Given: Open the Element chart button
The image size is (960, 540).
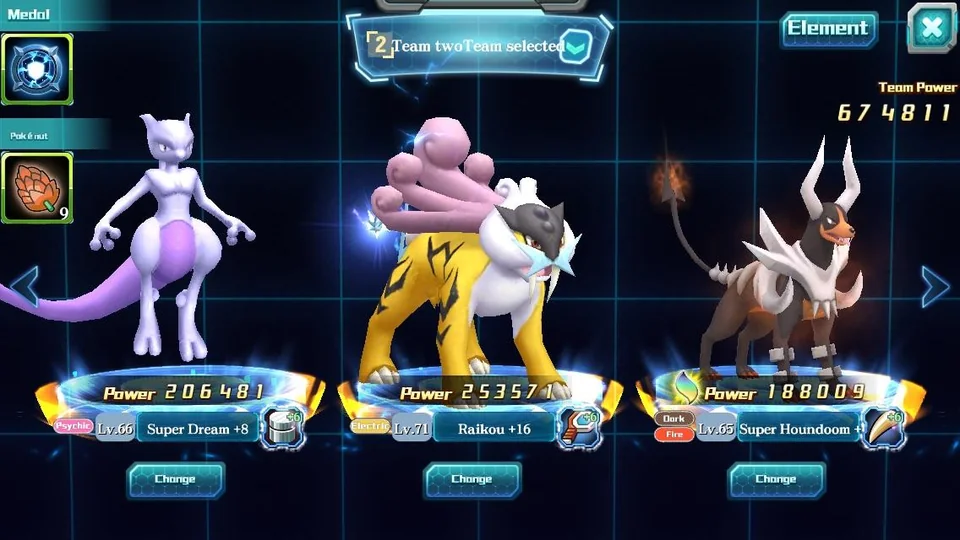Looking at the screenshot, I should pos(828,29).
